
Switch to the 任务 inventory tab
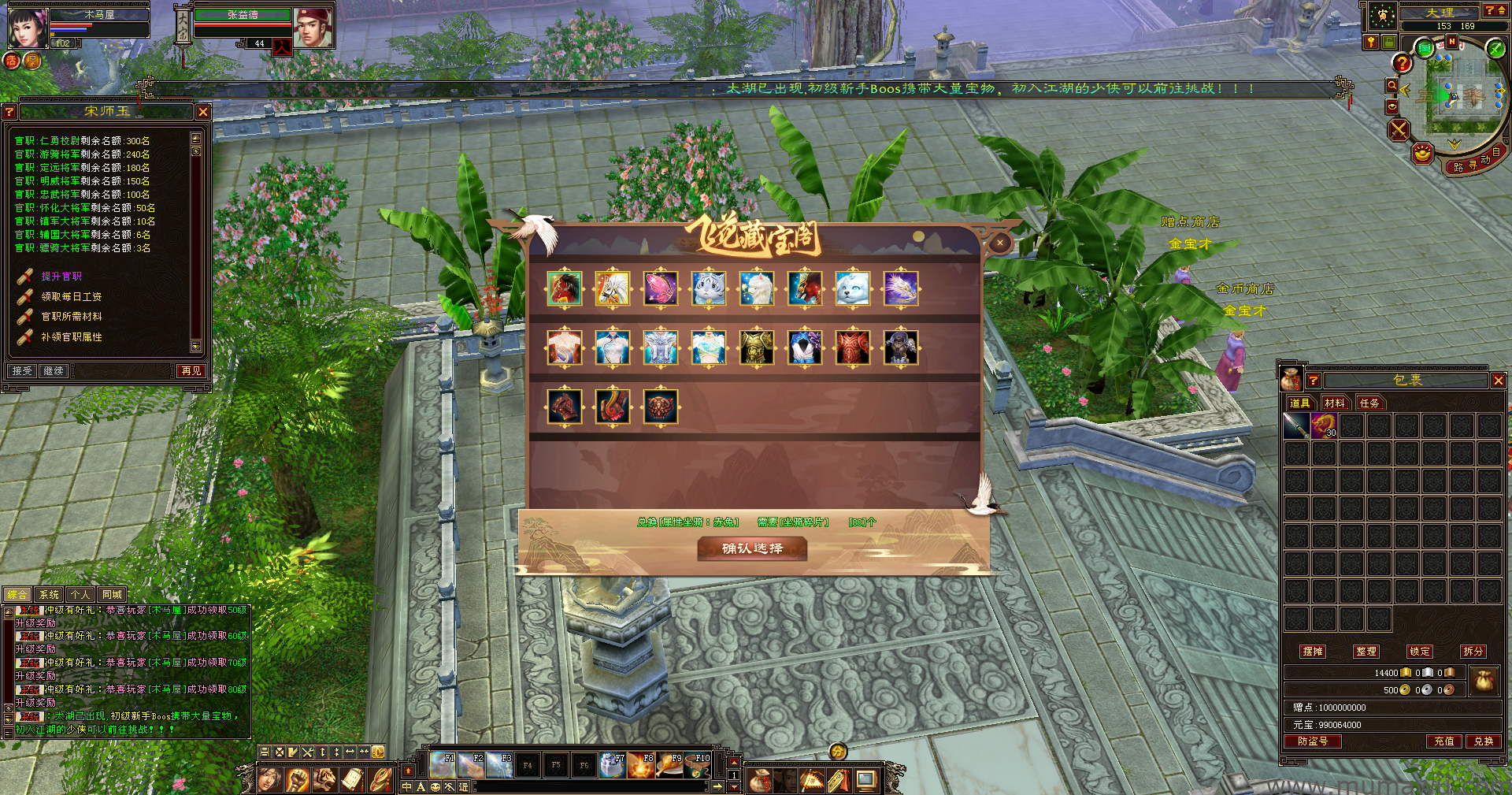click(1369, 403)
